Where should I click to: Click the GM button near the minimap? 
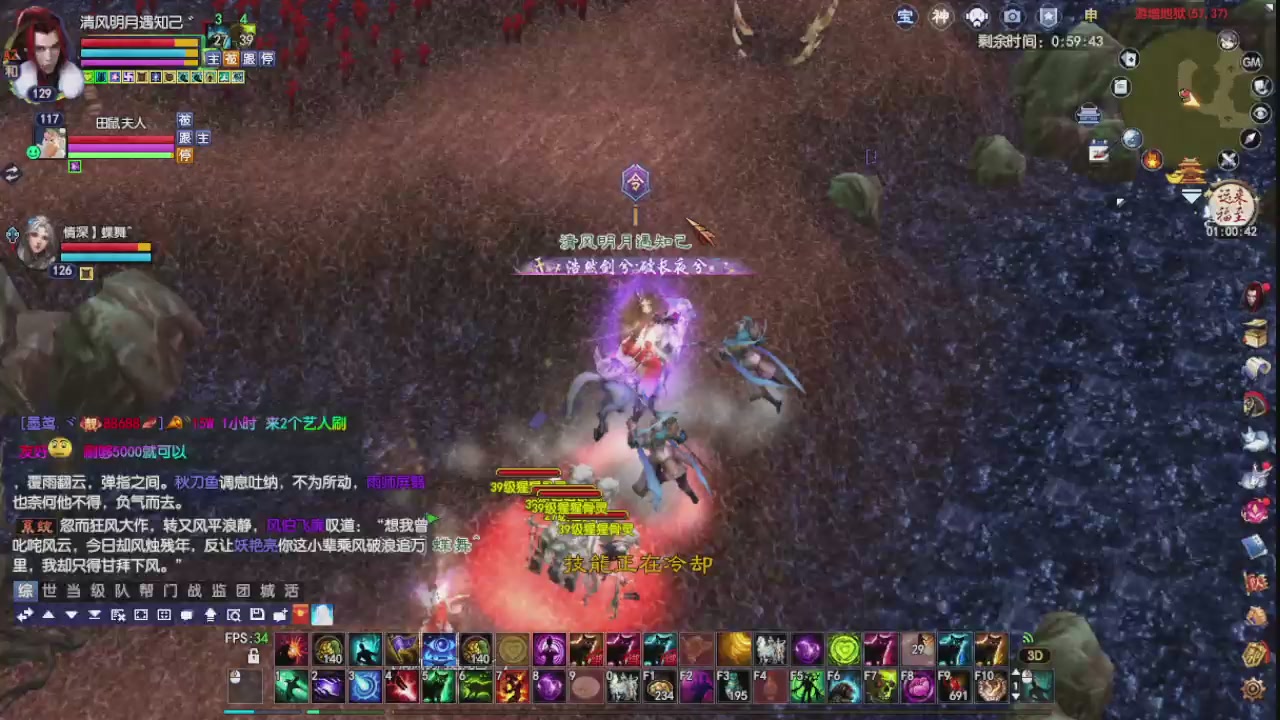click(x=1252, y=62)
